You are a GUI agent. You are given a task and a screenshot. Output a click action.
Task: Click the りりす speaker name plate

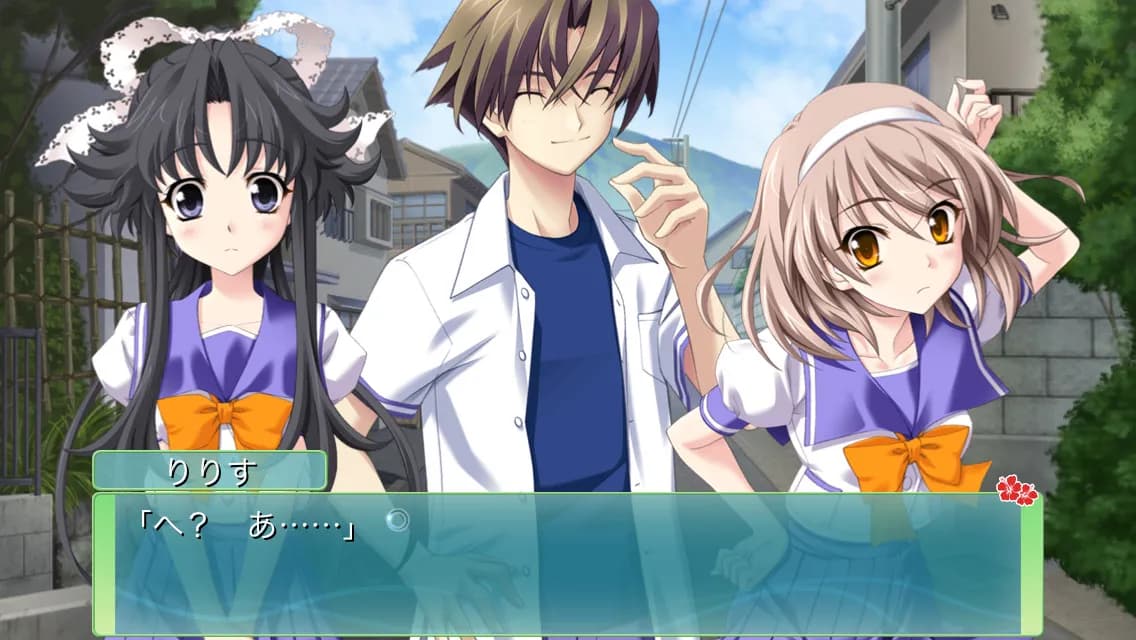(210, 471)
